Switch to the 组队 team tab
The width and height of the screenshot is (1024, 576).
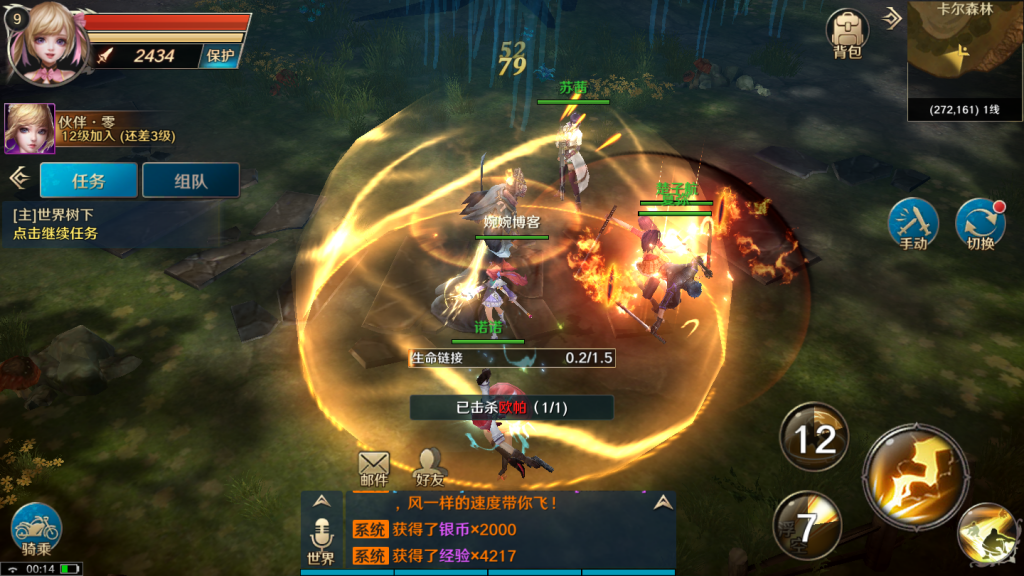(x=190, y=181)
